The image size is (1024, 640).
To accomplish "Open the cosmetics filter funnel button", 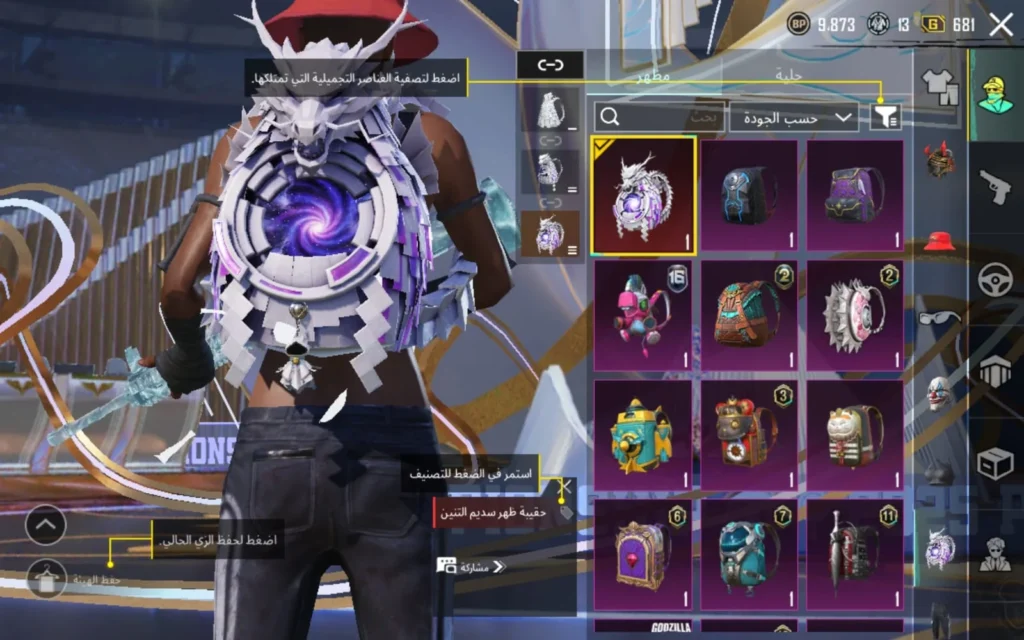I will [886, 117].
